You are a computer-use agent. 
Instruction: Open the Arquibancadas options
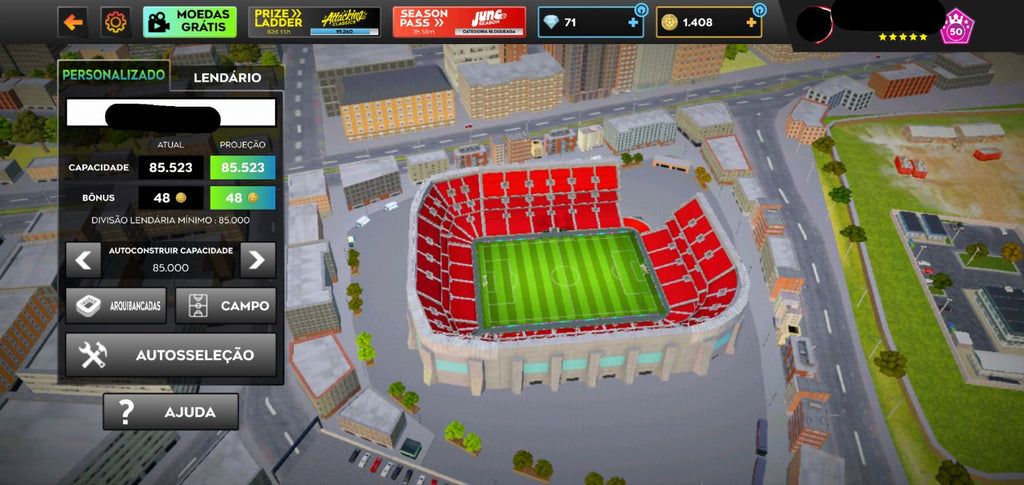pos(116,306)
